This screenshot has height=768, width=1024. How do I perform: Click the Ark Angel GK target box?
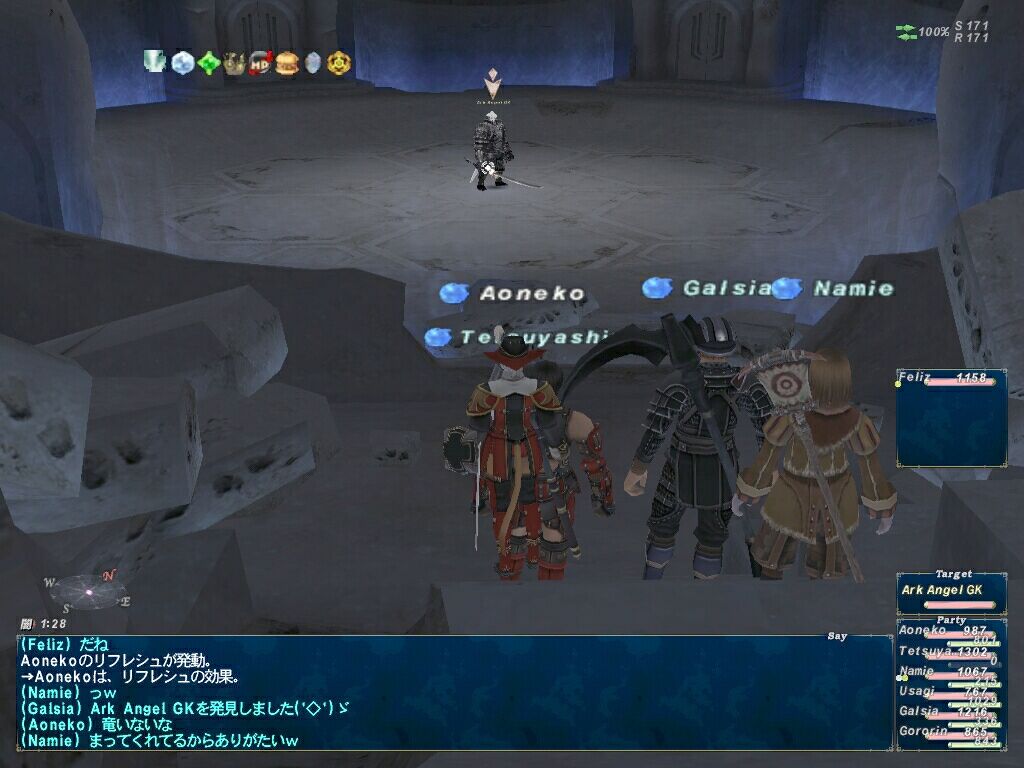pyautogui.click(x=950, y=592)
